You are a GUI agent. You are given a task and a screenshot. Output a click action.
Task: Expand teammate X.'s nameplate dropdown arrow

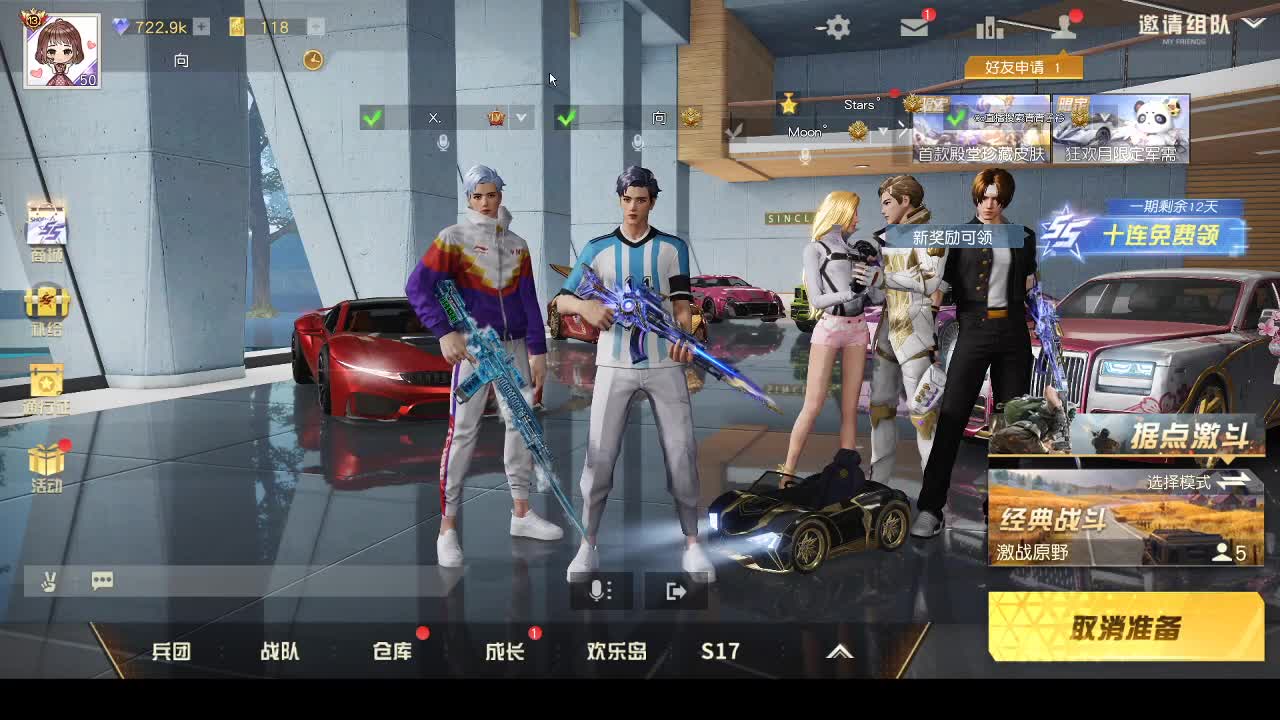coord(522,117)
